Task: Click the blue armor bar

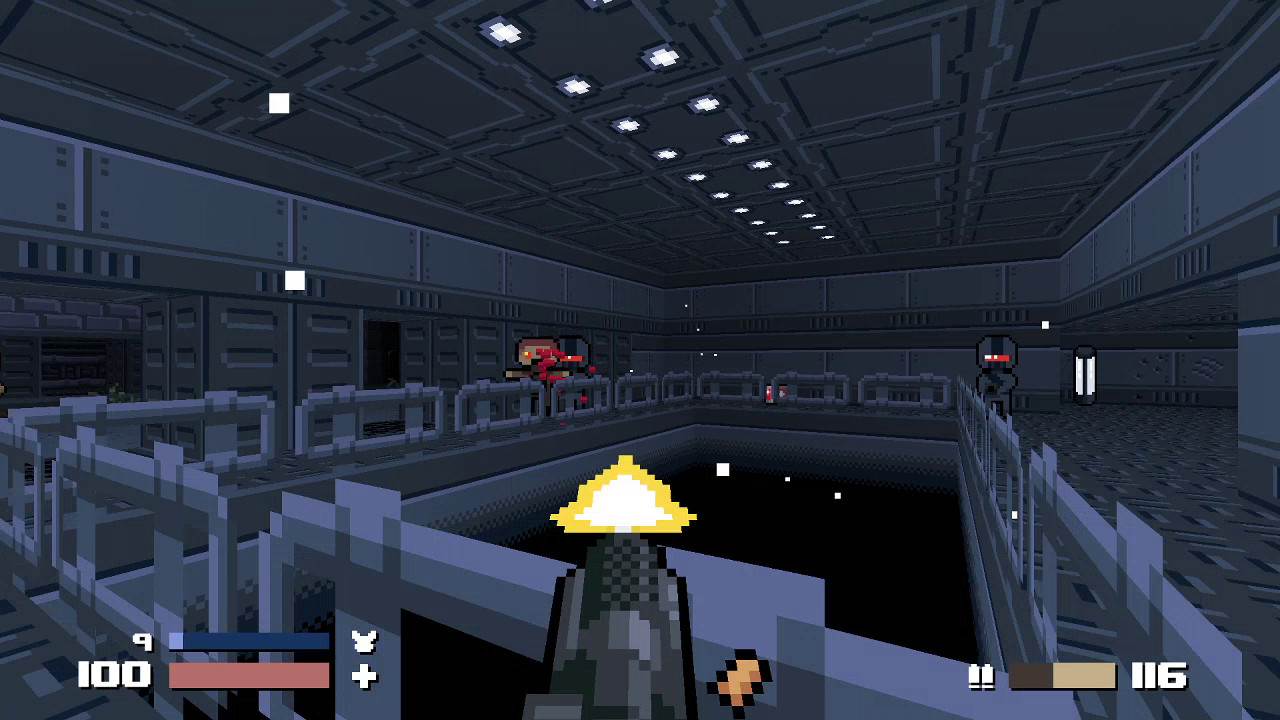Action: (250, 641)
